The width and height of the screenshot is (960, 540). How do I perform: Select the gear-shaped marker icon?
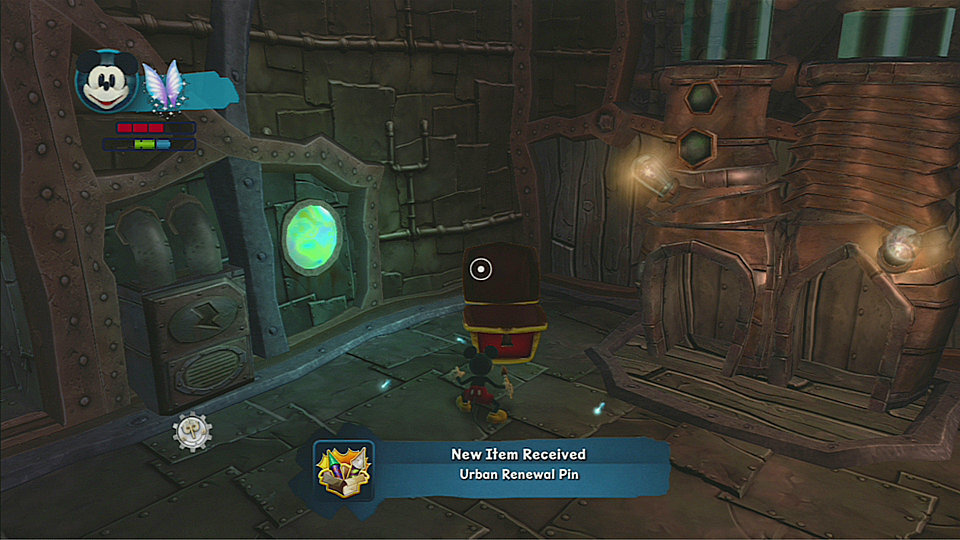(x=190, y=431)
